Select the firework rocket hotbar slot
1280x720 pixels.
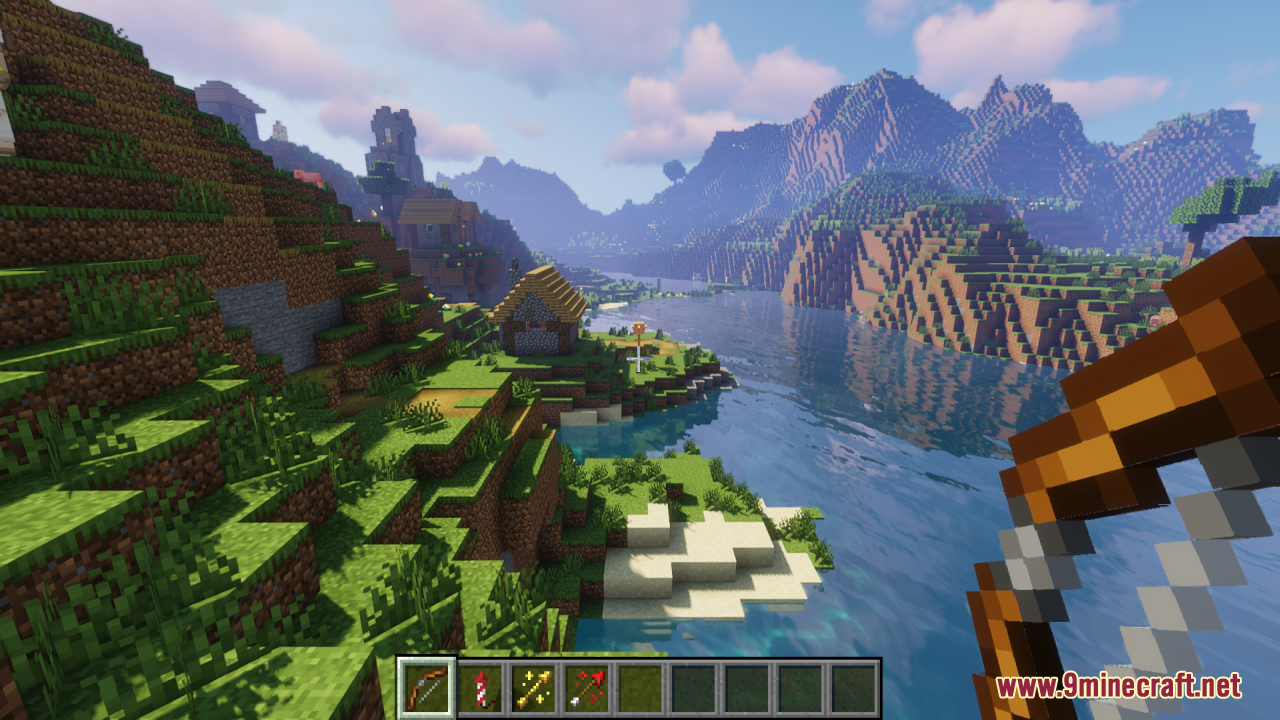coord(480,688)
